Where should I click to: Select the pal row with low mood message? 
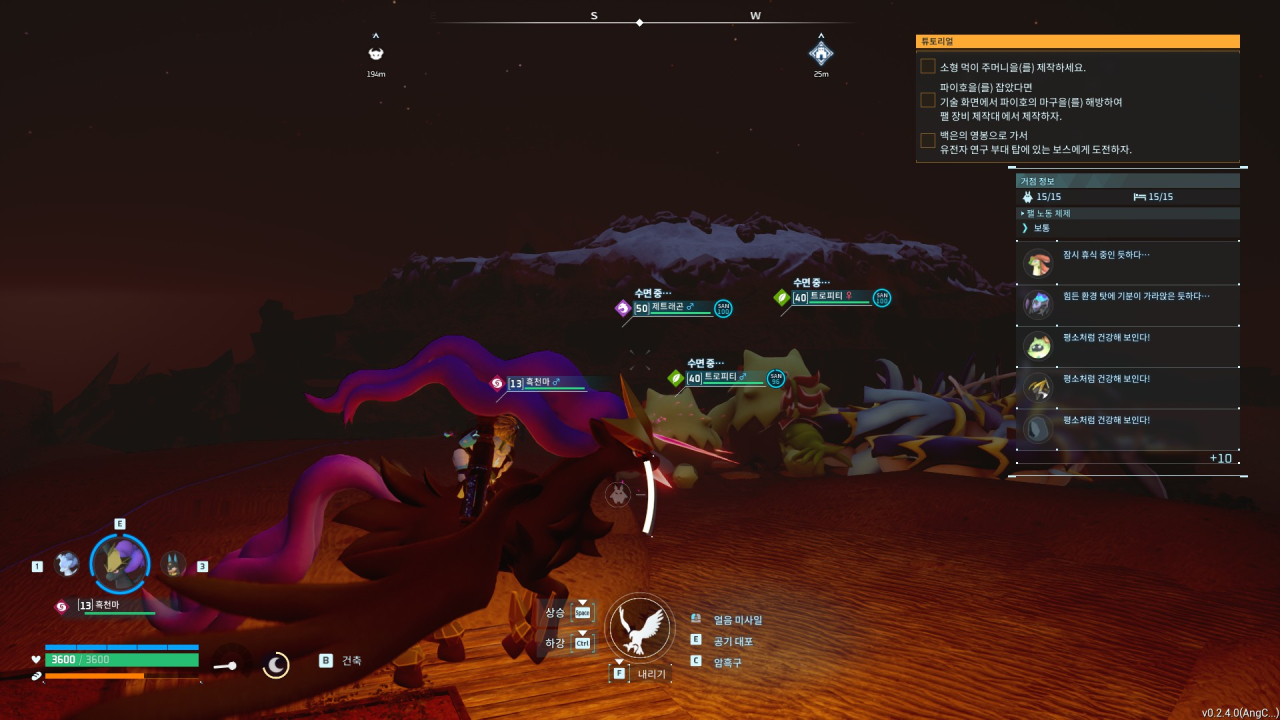coord(1127,305)
